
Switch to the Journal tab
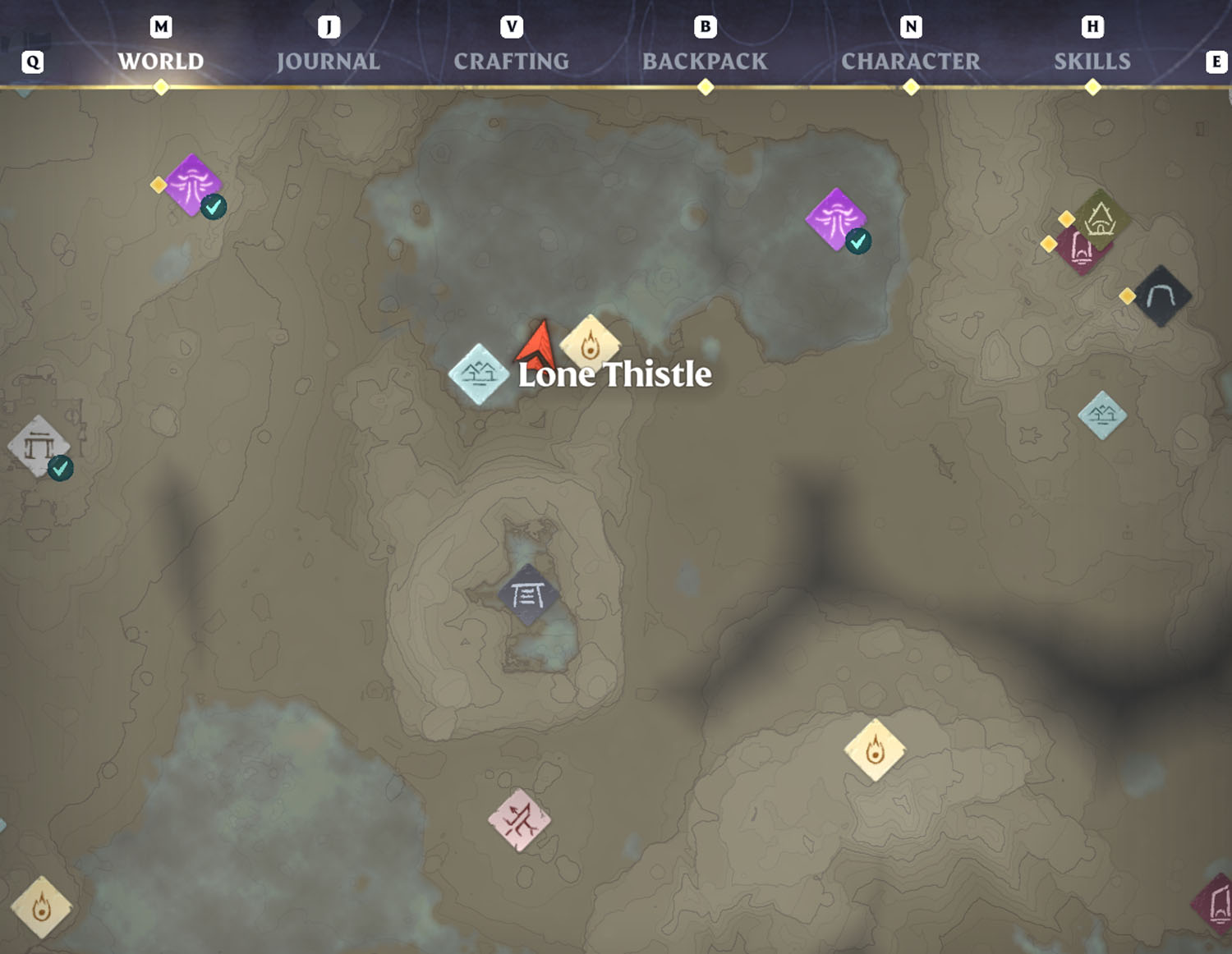pos(328,62)
